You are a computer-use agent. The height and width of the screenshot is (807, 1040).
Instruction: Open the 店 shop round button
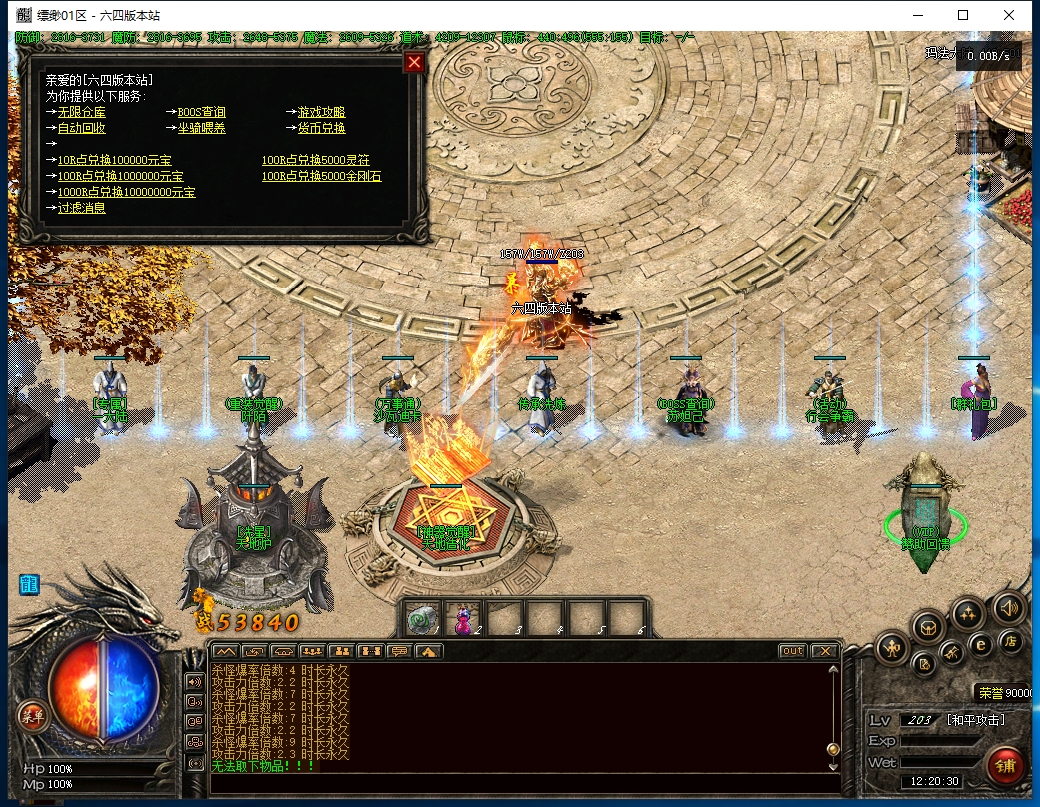point(1011,643)
